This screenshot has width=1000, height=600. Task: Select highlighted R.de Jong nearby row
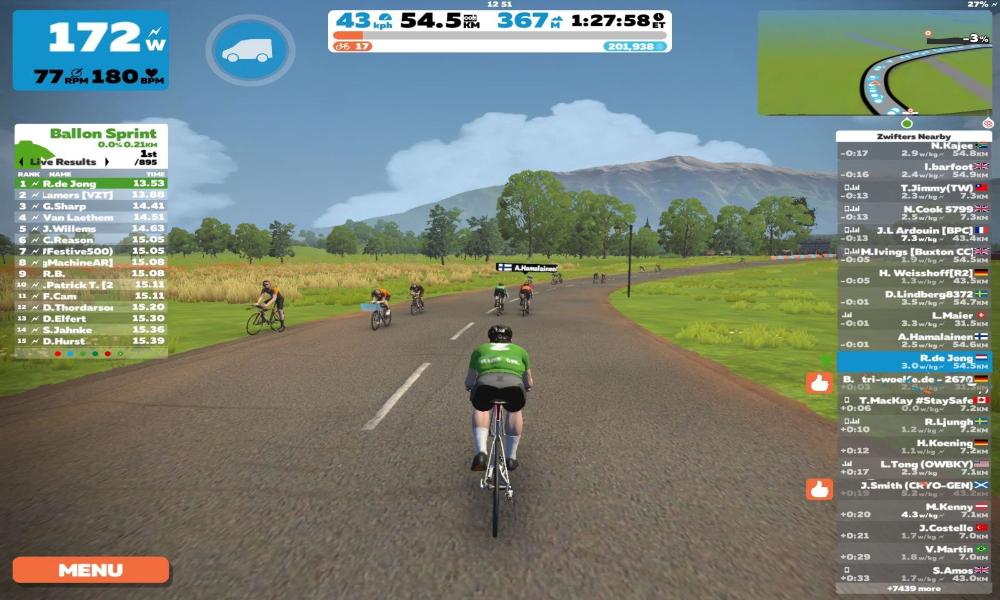click(913, 362)
